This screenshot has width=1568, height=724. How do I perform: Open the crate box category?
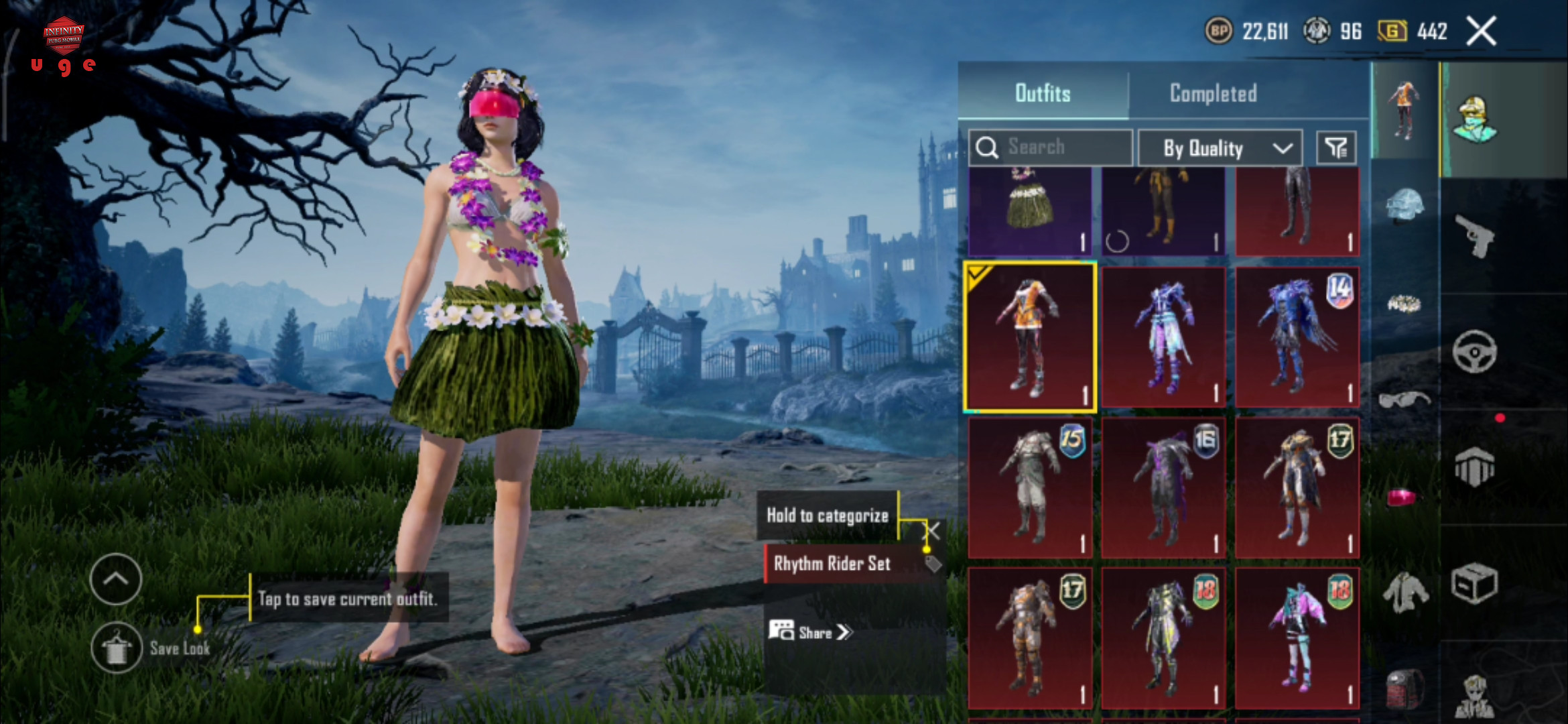click(1474, 583)
